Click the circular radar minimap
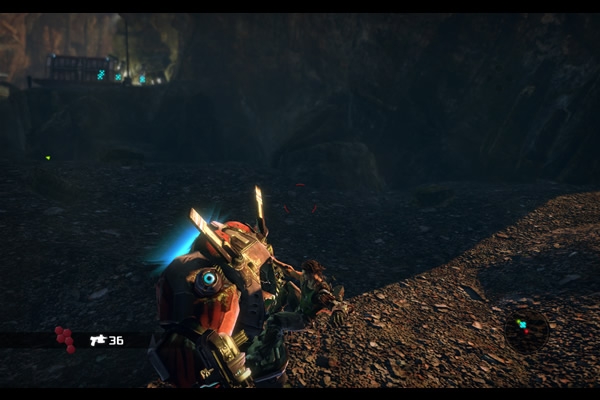Image resolution: width=600 pixels, height=400 pixels. [525, 327]
